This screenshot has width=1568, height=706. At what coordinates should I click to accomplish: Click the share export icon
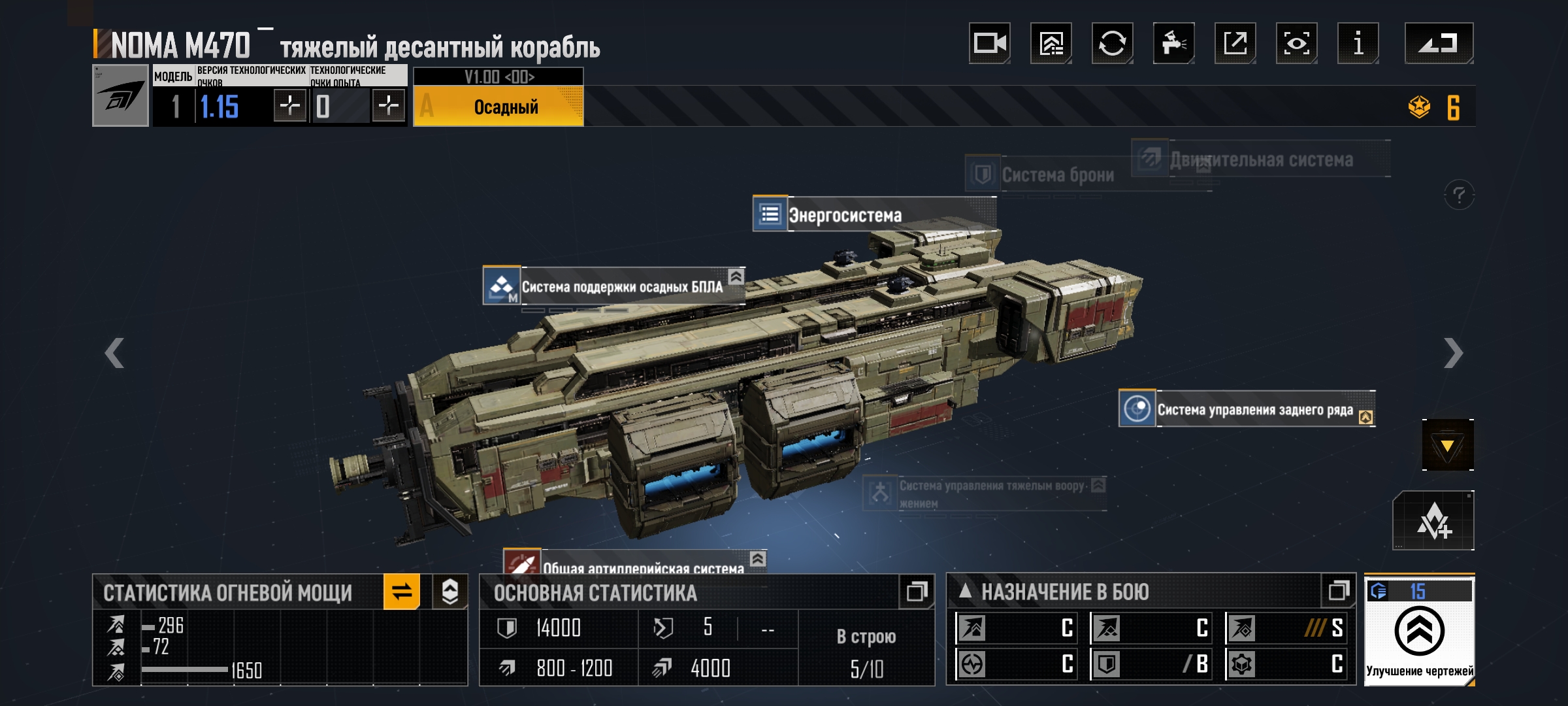click(x=1235, y=44)
